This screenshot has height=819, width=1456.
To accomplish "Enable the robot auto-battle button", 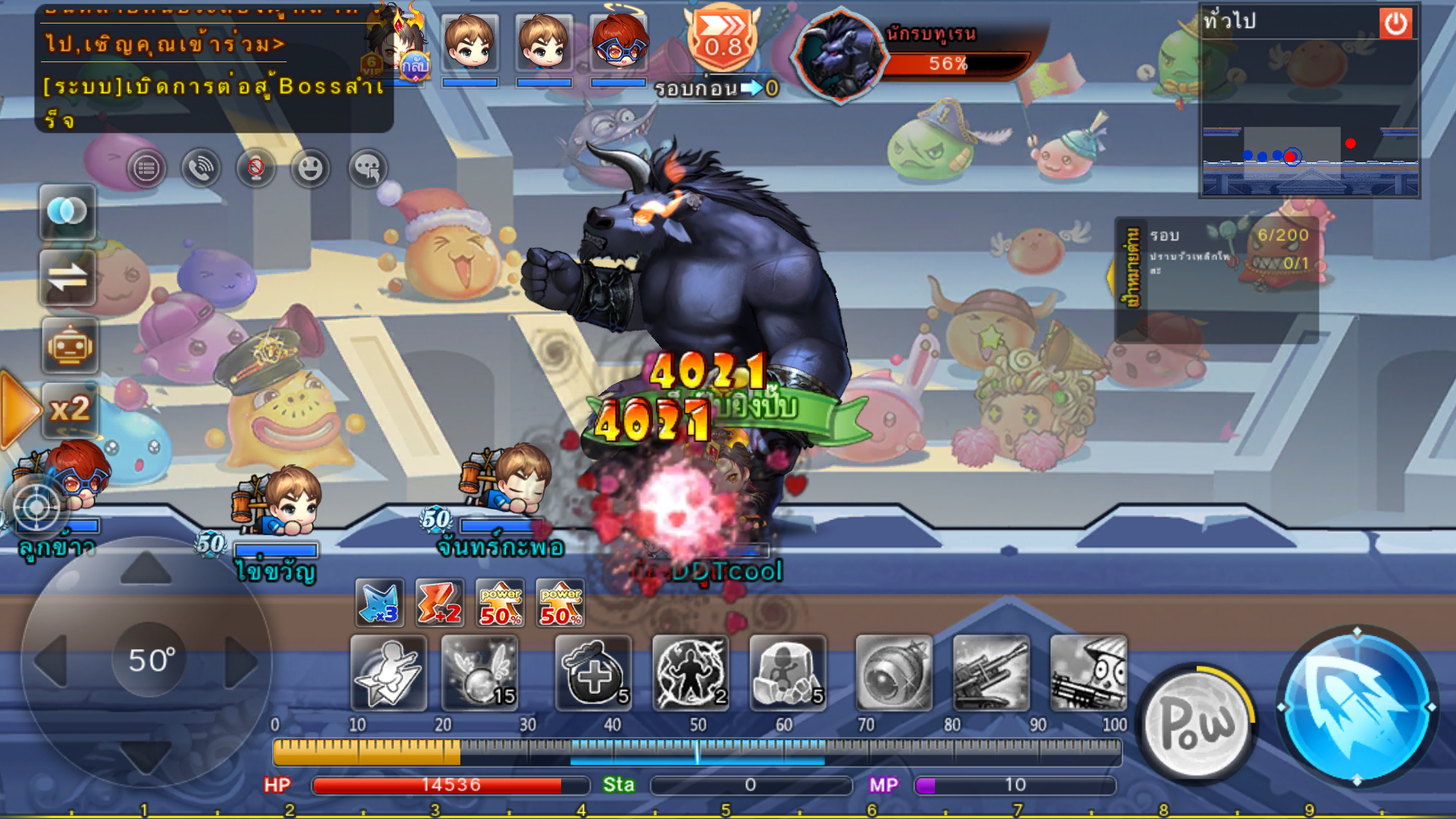I will [x=69, y=347].
